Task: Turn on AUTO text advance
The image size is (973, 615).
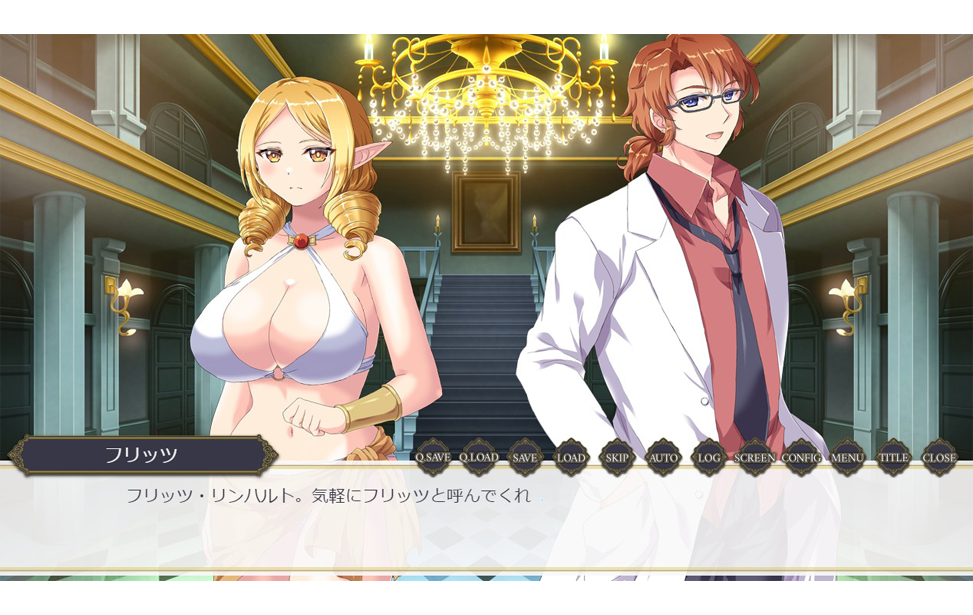Action: [663, 458]
